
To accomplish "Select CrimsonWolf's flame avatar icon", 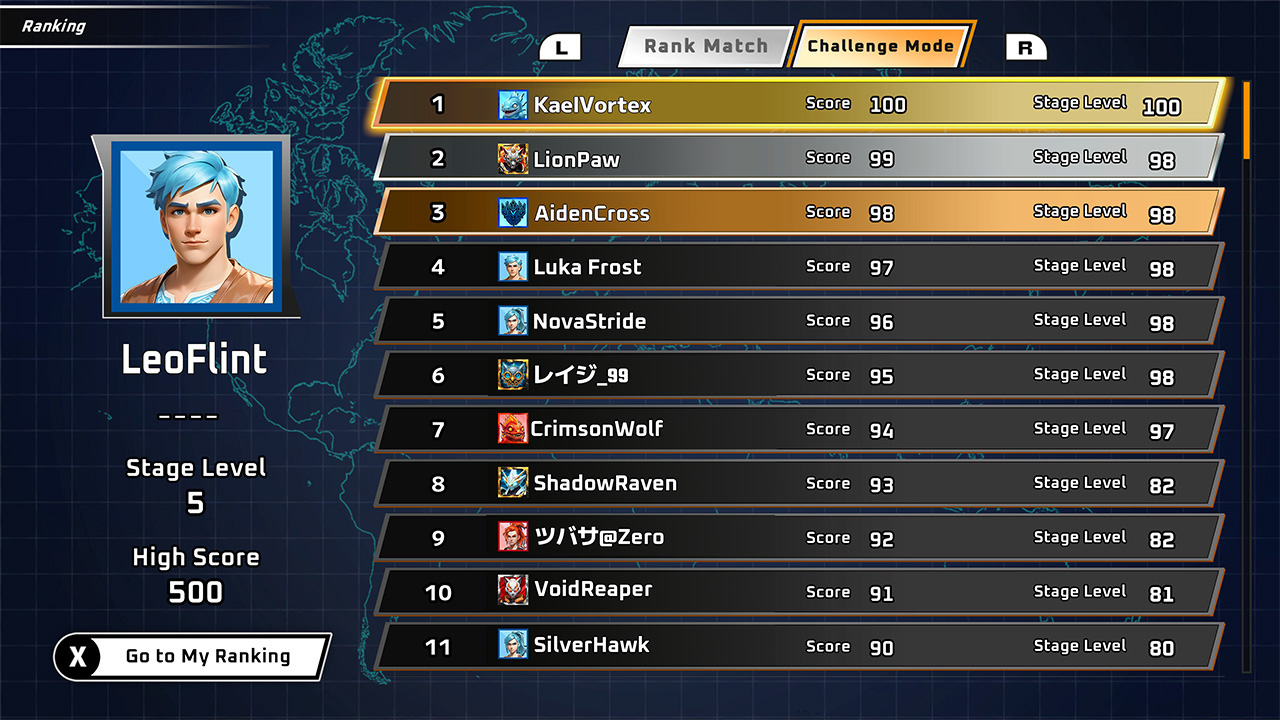I will point(512,429).
